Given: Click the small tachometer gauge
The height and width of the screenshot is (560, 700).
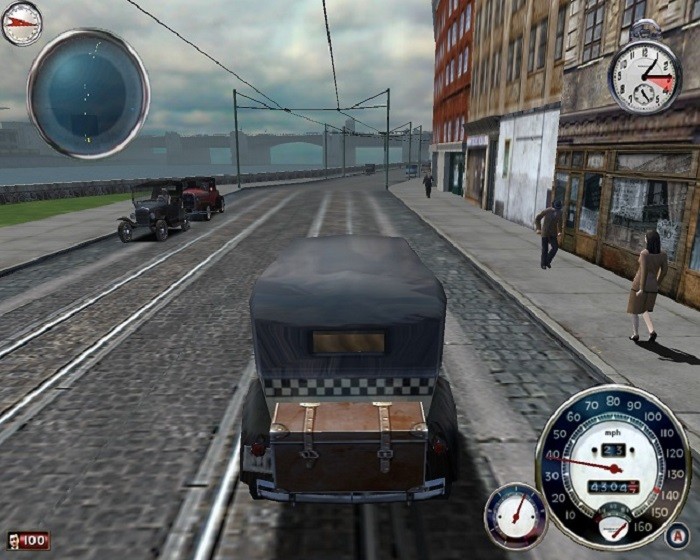Looking at the screenshot, I should pos(515,516).
